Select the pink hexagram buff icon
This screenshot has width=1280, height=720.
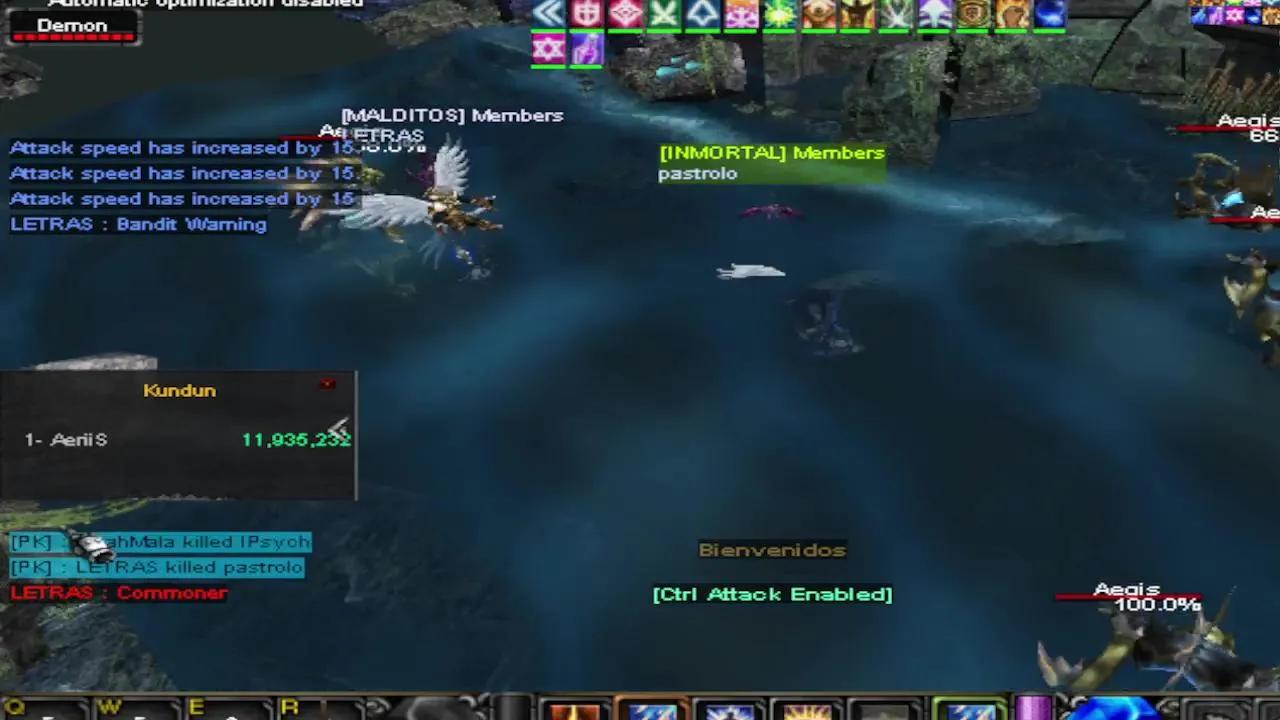pos(548,48)
